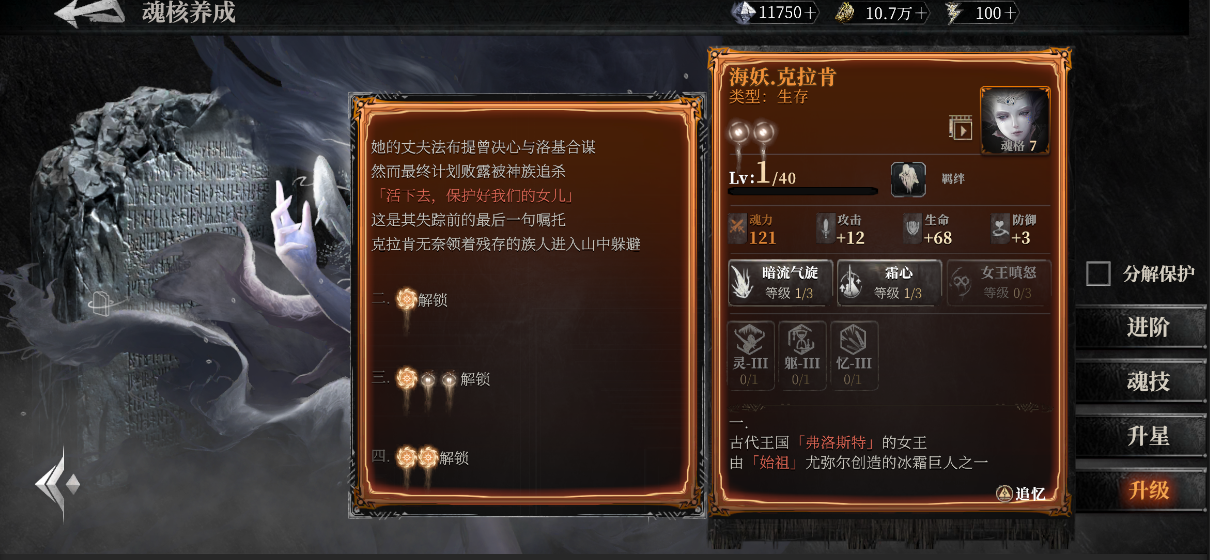Open the 灵-III rune slot
The image size is (1210, 560).
(751, 354)
